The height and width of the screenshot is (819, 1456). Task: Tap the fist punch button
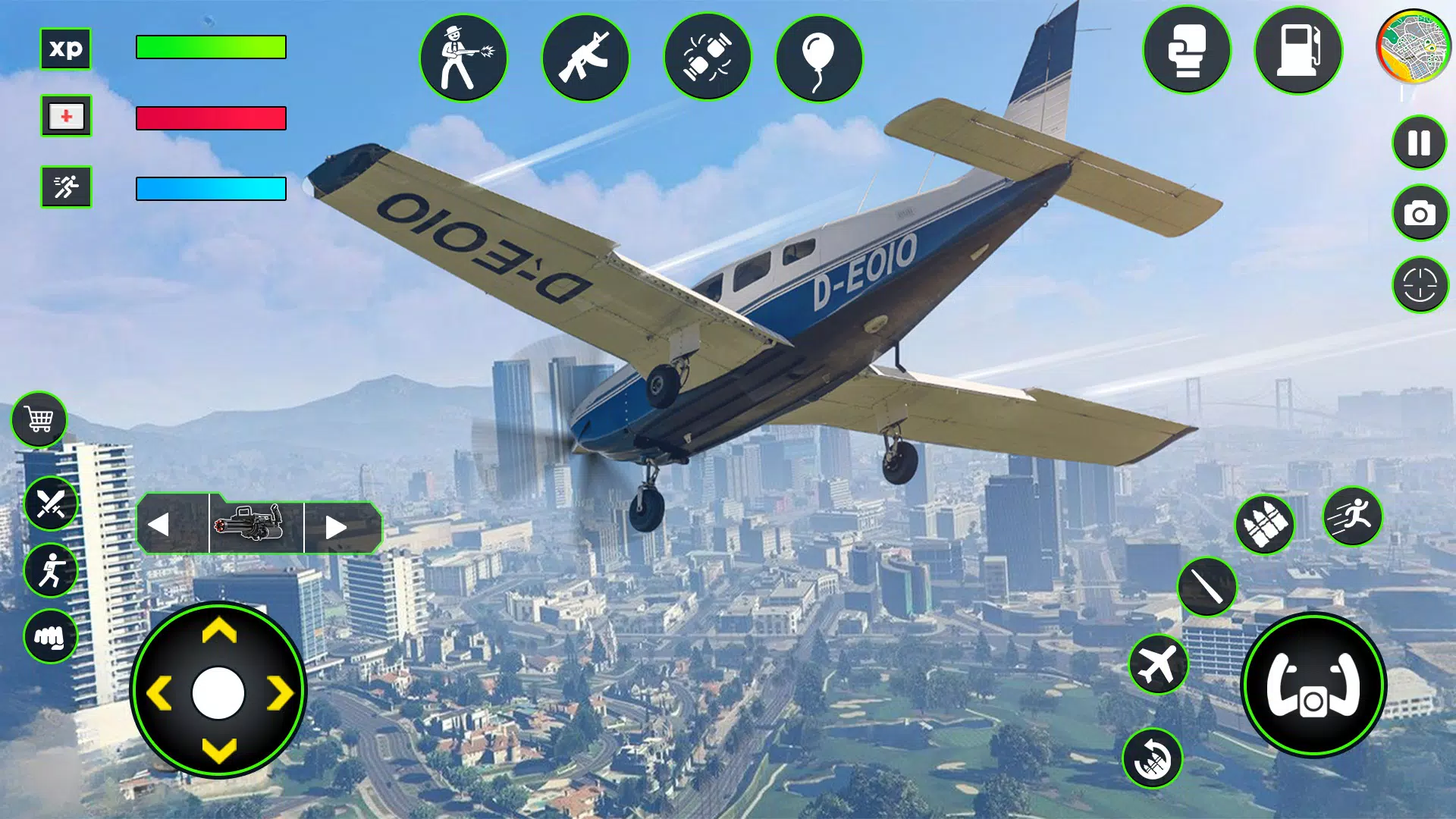(51, 637)
